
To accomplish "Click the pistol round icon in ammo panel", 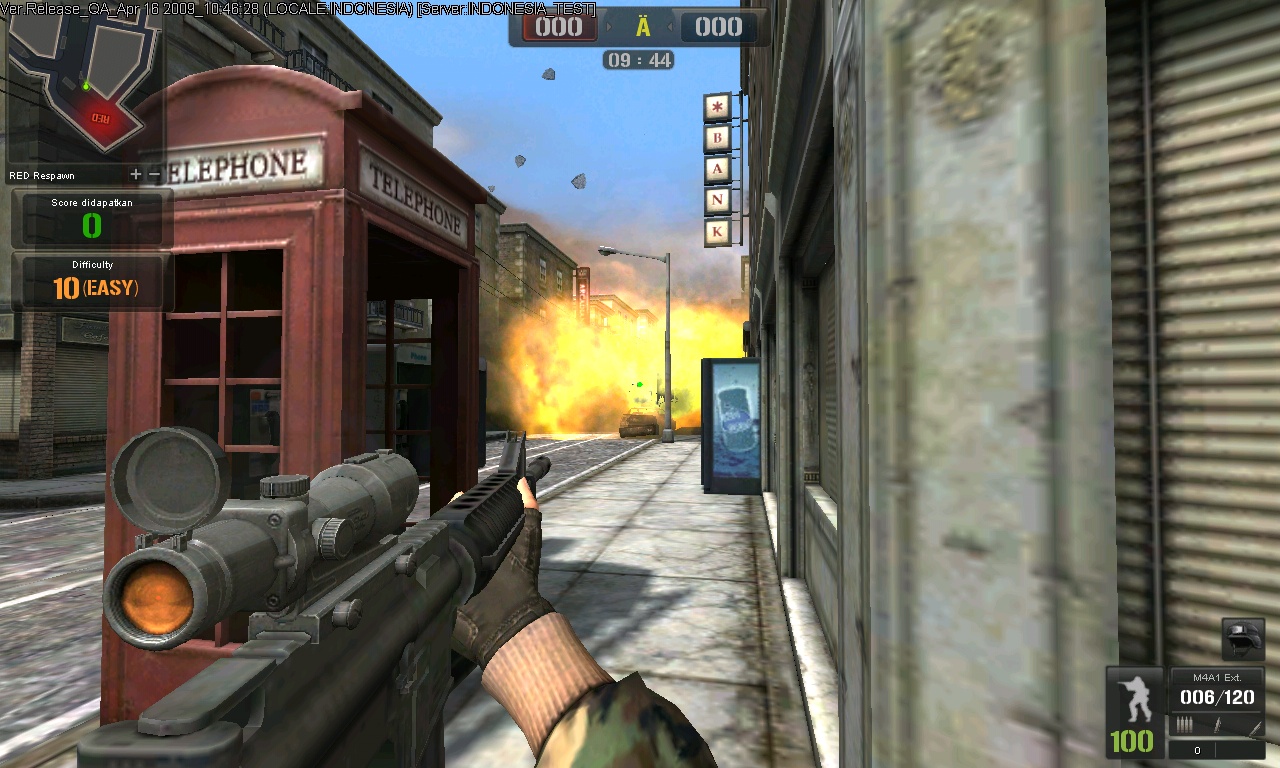I will click(x=1218, y=724).
